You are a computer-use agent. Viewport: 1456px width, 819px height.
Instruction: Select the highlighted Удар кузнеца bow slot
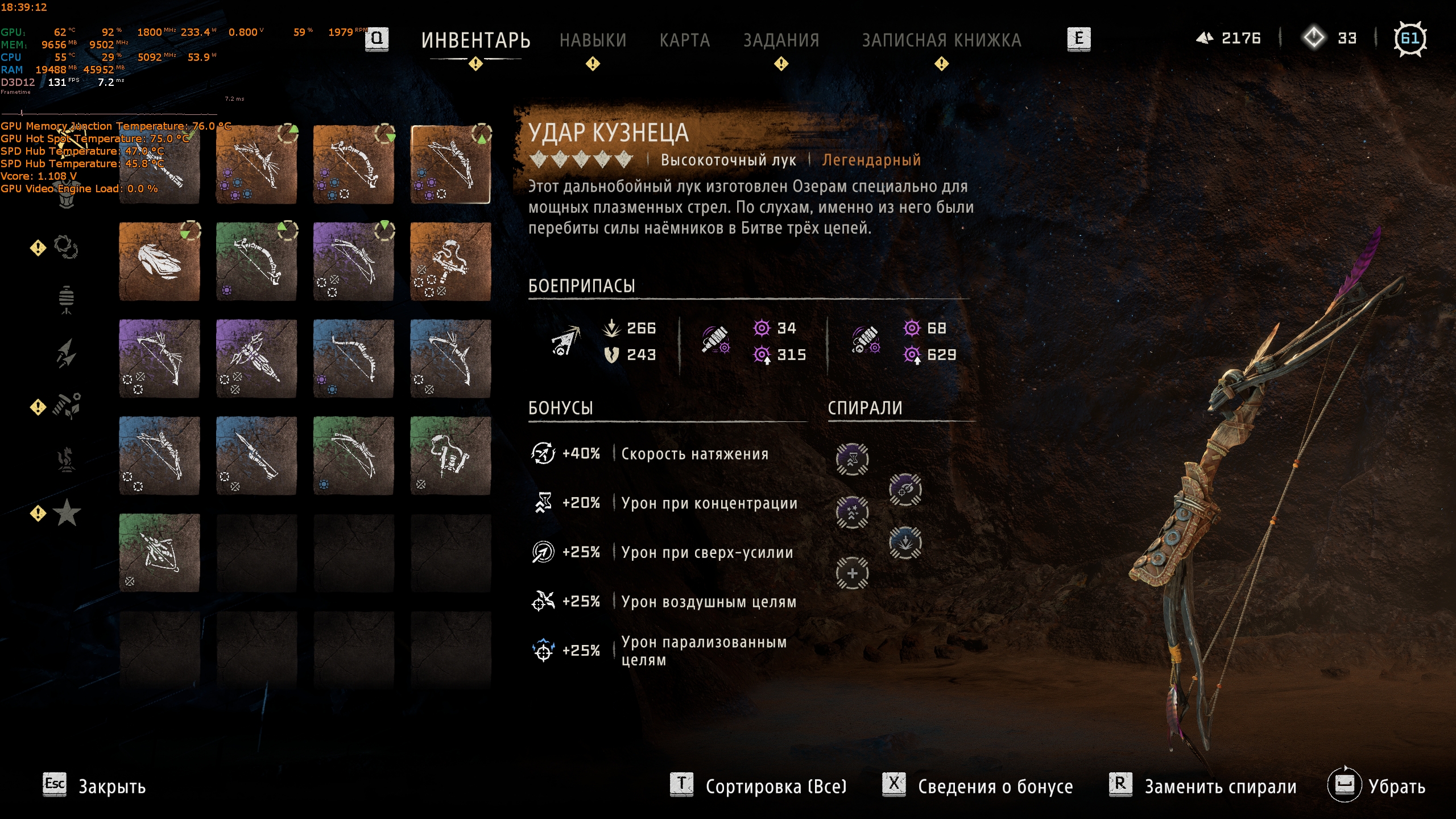(450, 164)
